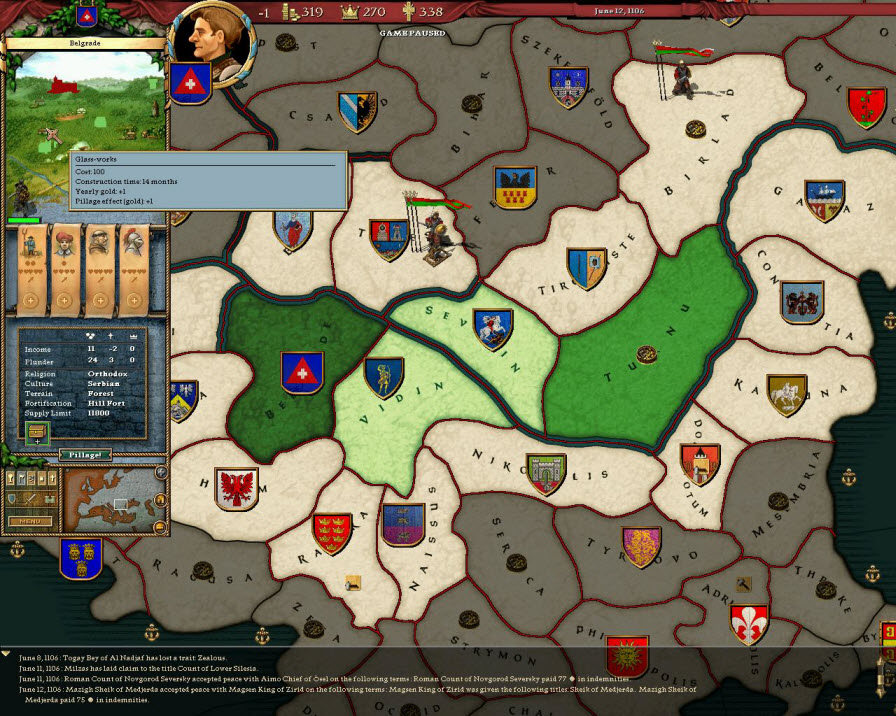Click the Pillage! button
The height and width of the screenshot is (716, 896).
pos(84,455)
